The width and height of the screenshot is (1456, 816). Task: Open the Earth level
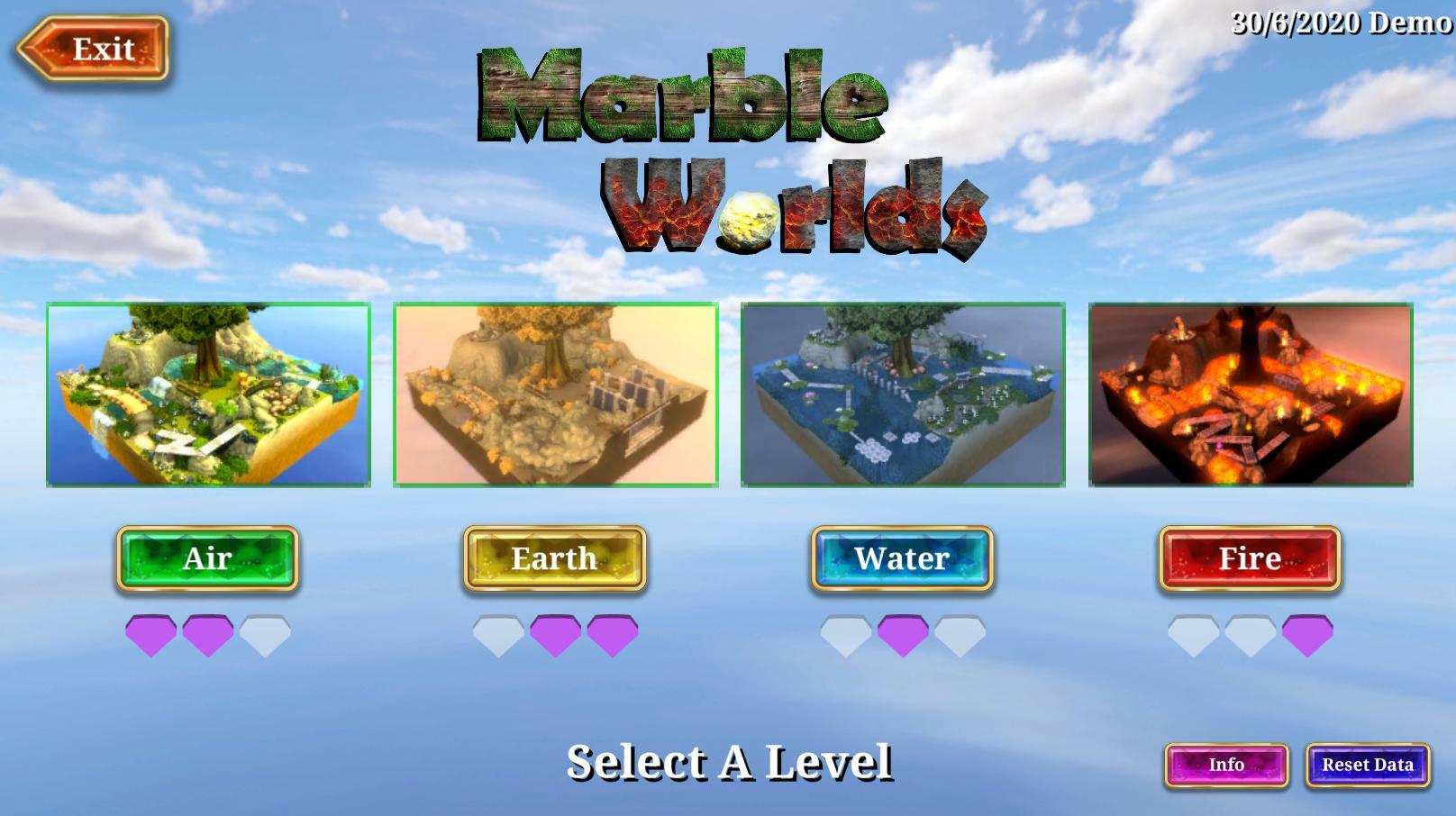pyautogui.click(x=553, y=558)
